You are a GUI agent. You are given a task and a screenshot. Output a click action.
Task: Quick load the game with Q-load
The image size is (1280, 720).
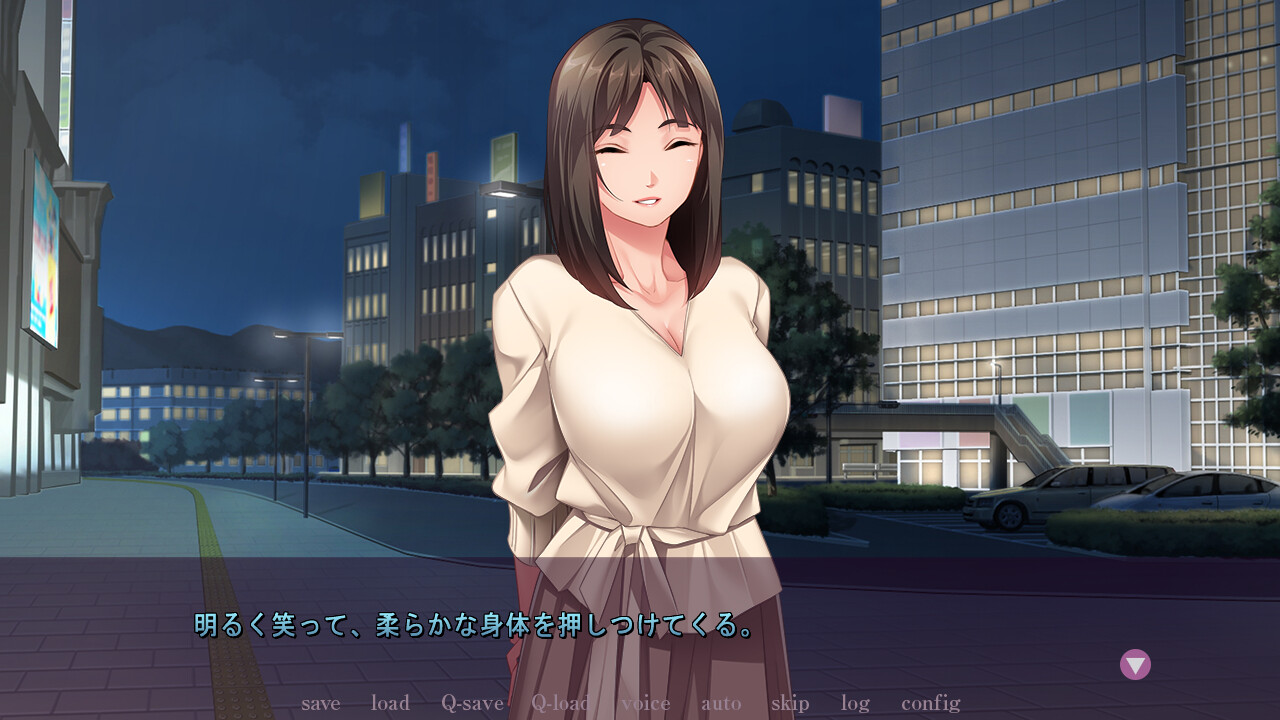560,704
